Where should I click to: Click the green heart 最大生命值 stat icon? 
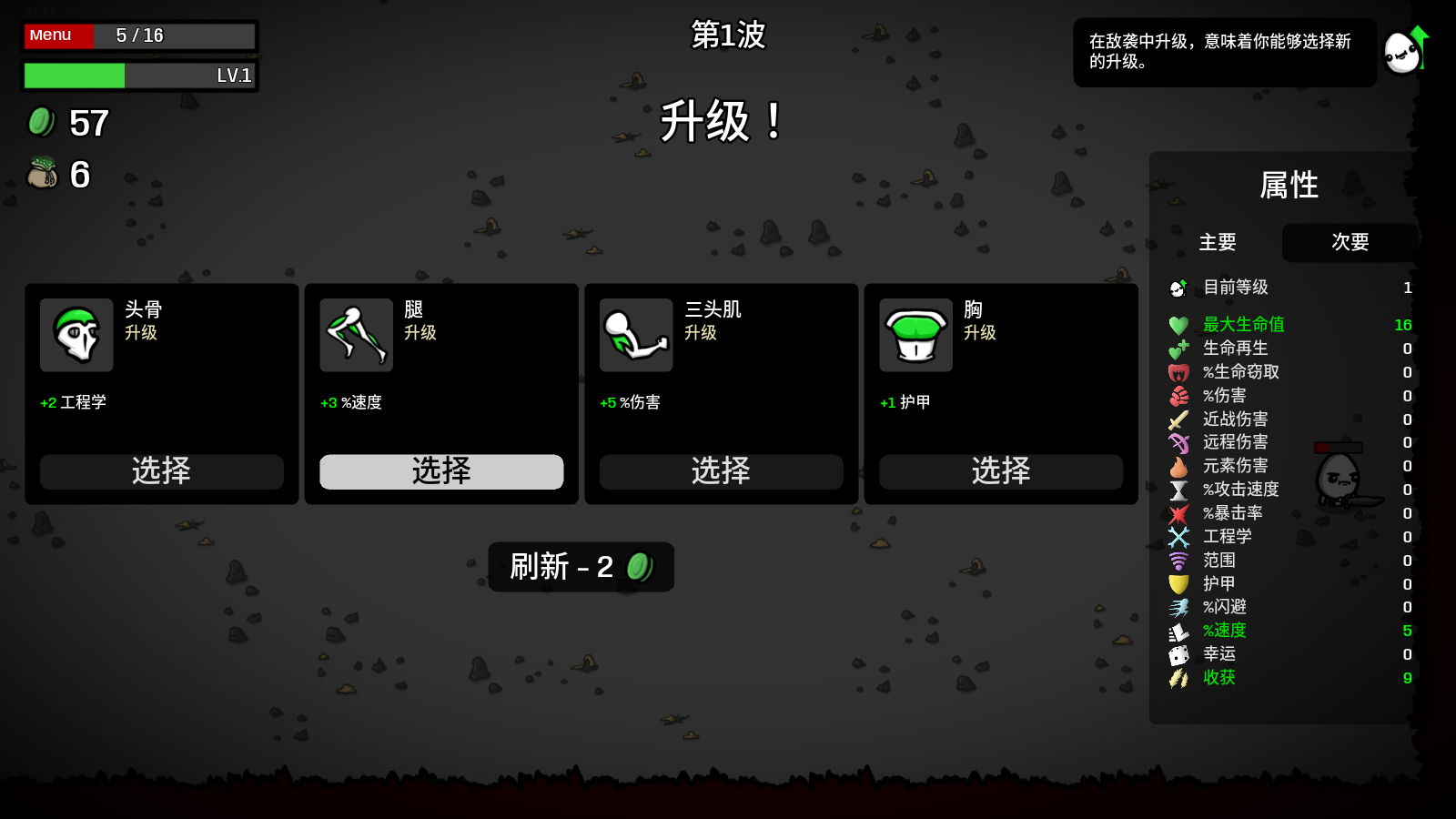(x=1179, y=324)
